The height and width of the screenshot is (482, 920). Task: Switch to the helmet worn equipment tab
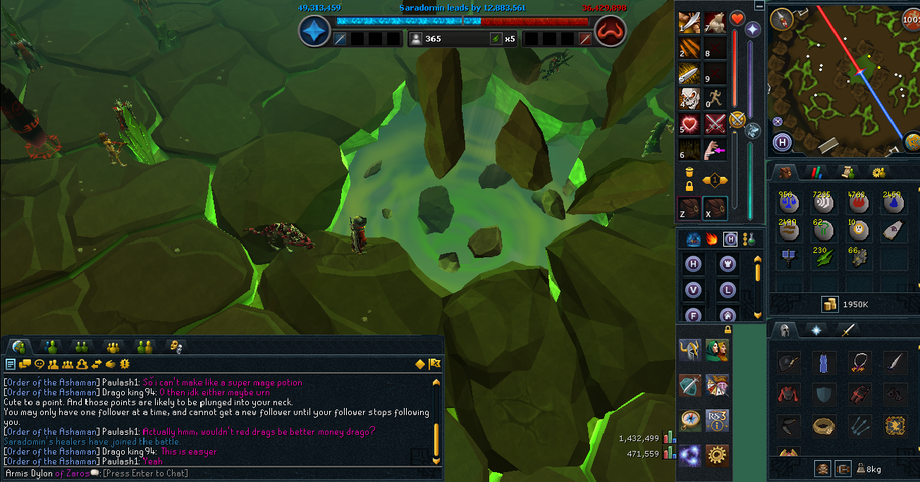coord(786,330)
